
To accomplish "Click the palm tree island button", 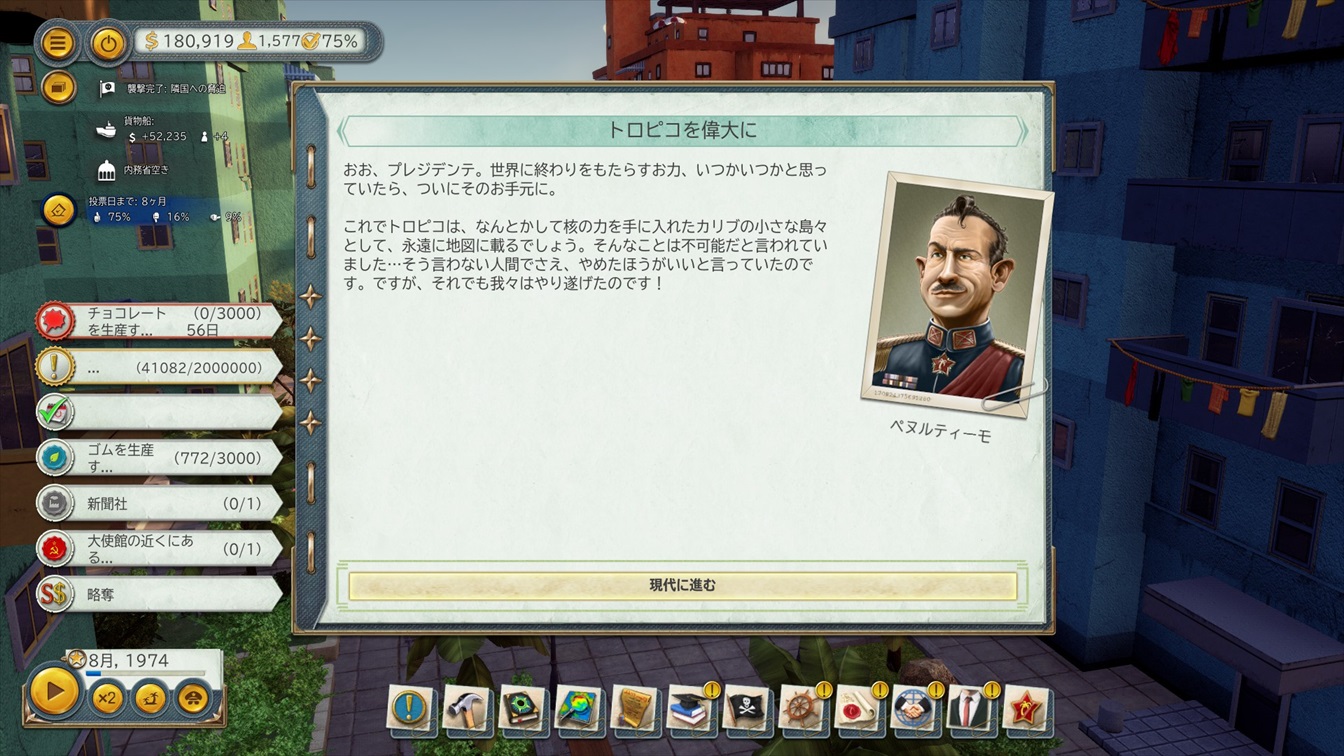I will (x=150, y=697).
